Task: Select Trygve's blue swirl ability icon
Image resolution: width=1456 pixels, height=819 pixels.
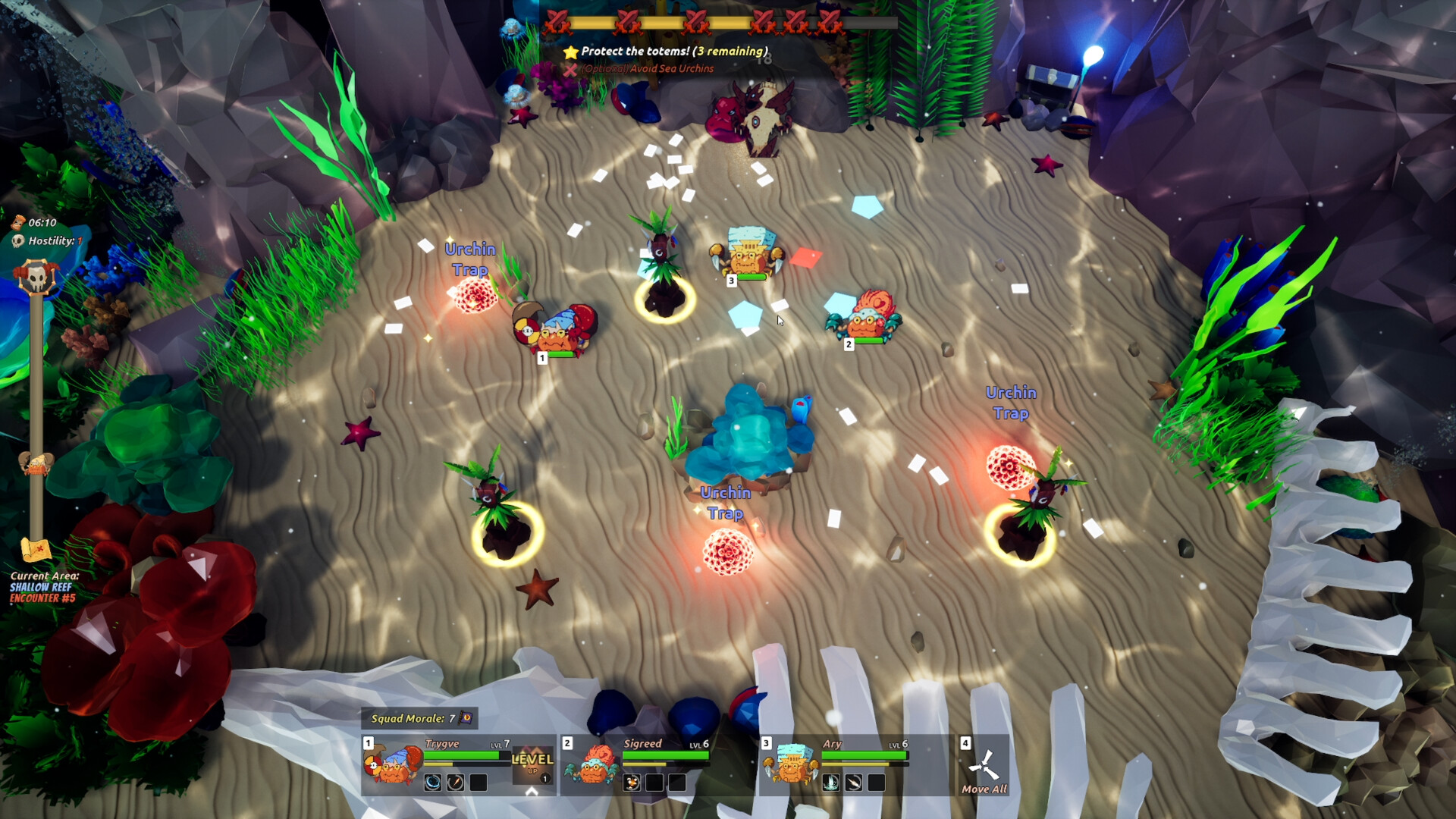Action: click(x=434, y=782)
